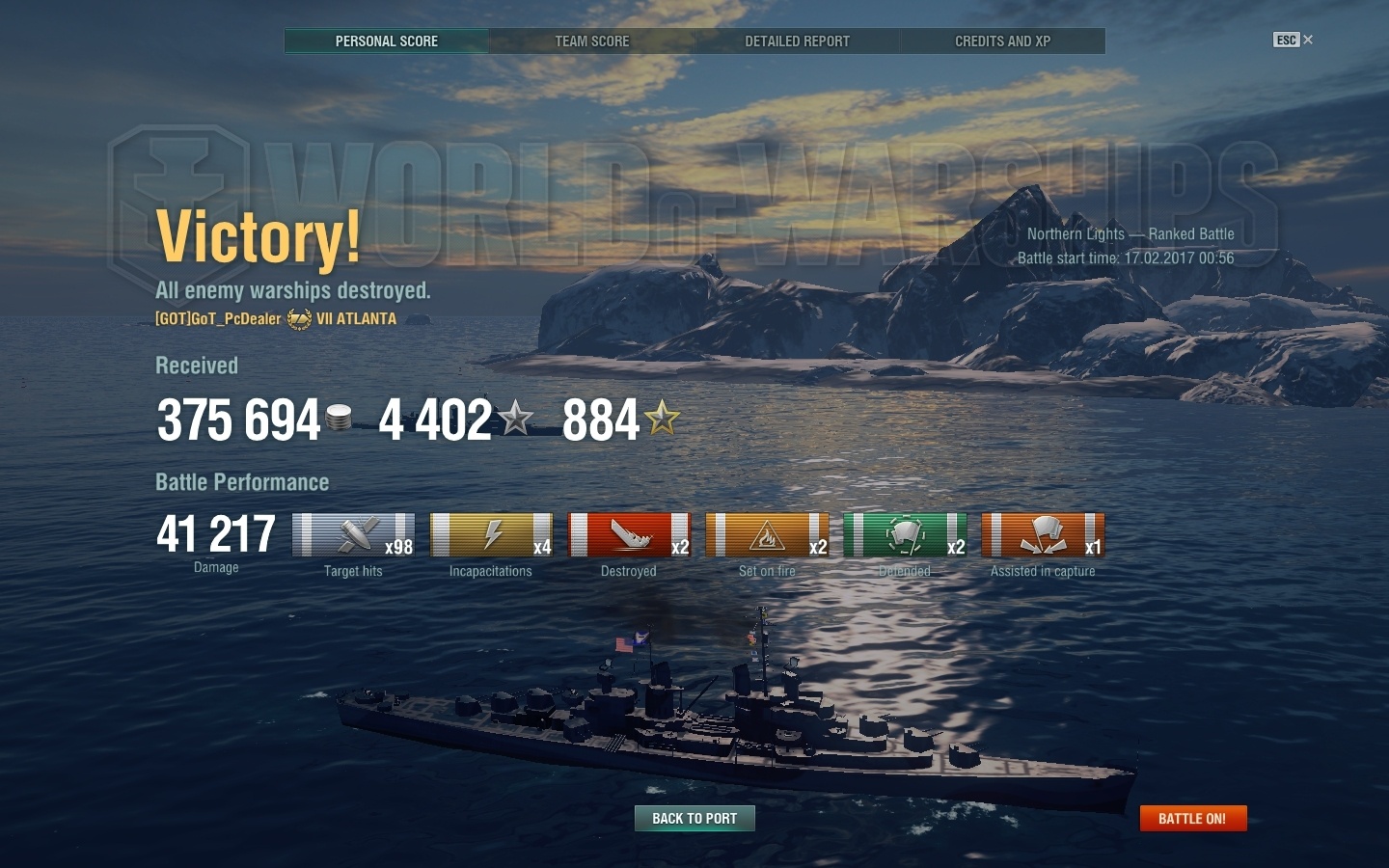
Task: Close the results screen via ESC button
Action: [1293, 40]
